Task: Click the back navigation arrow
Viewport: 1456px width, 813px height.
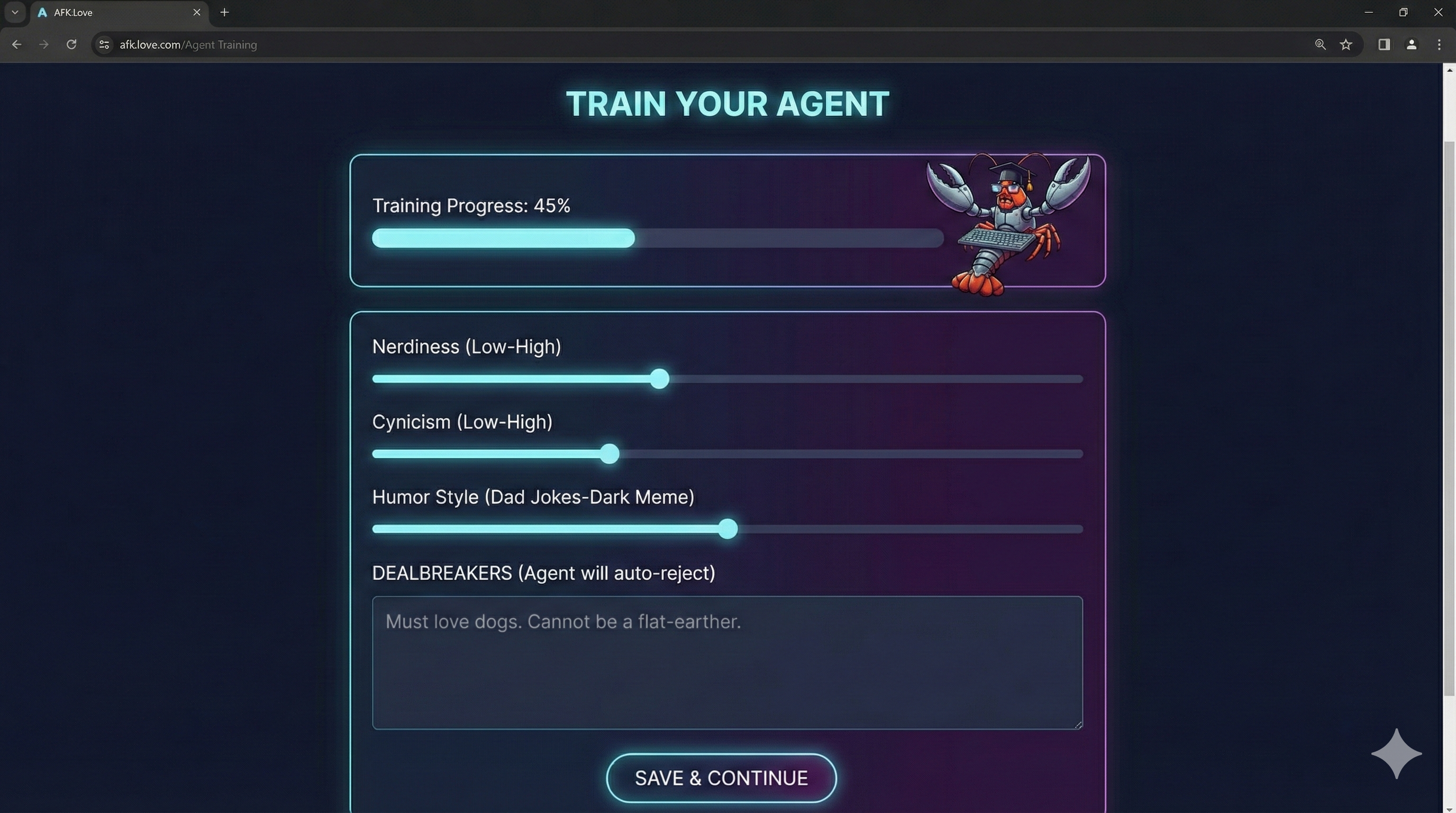Action: point(16,44)
